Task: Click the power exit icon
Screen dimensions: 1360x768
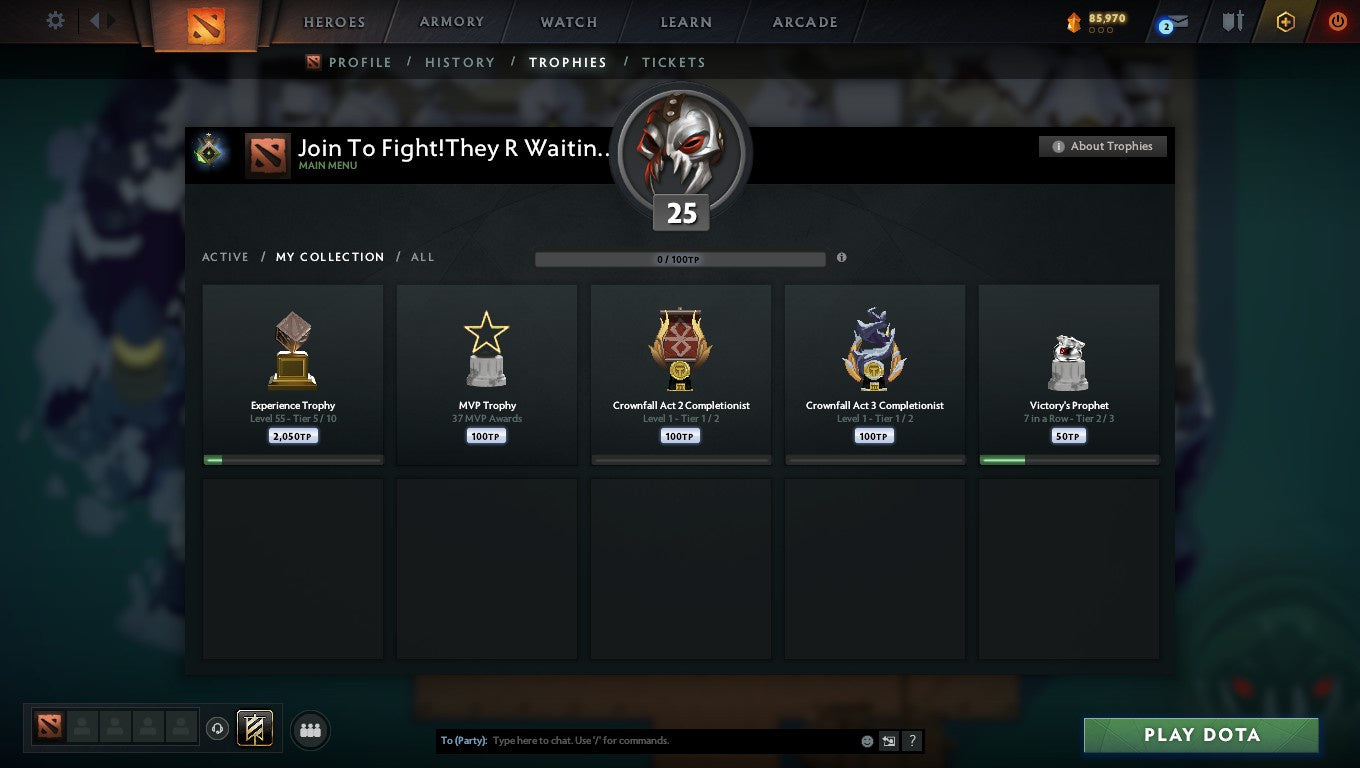Action: pos(1338,20)
